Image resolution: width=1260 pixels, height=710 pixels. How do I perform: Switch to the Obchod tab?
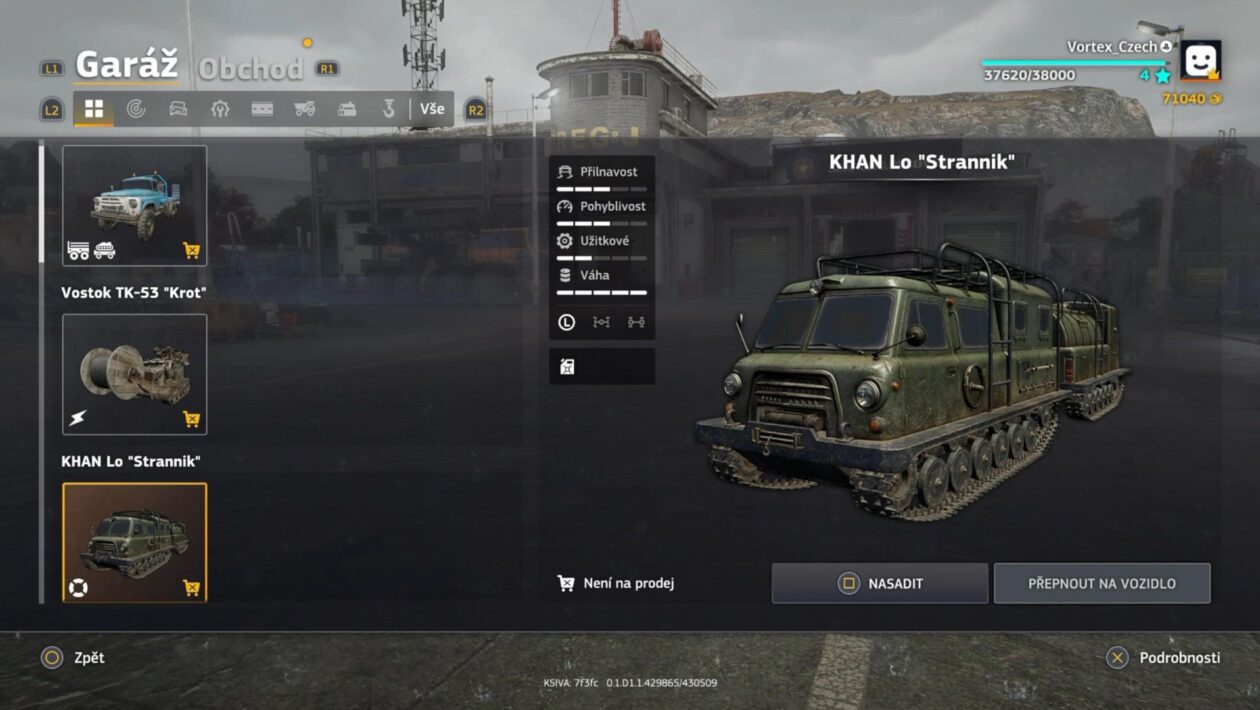click(250, 68)
